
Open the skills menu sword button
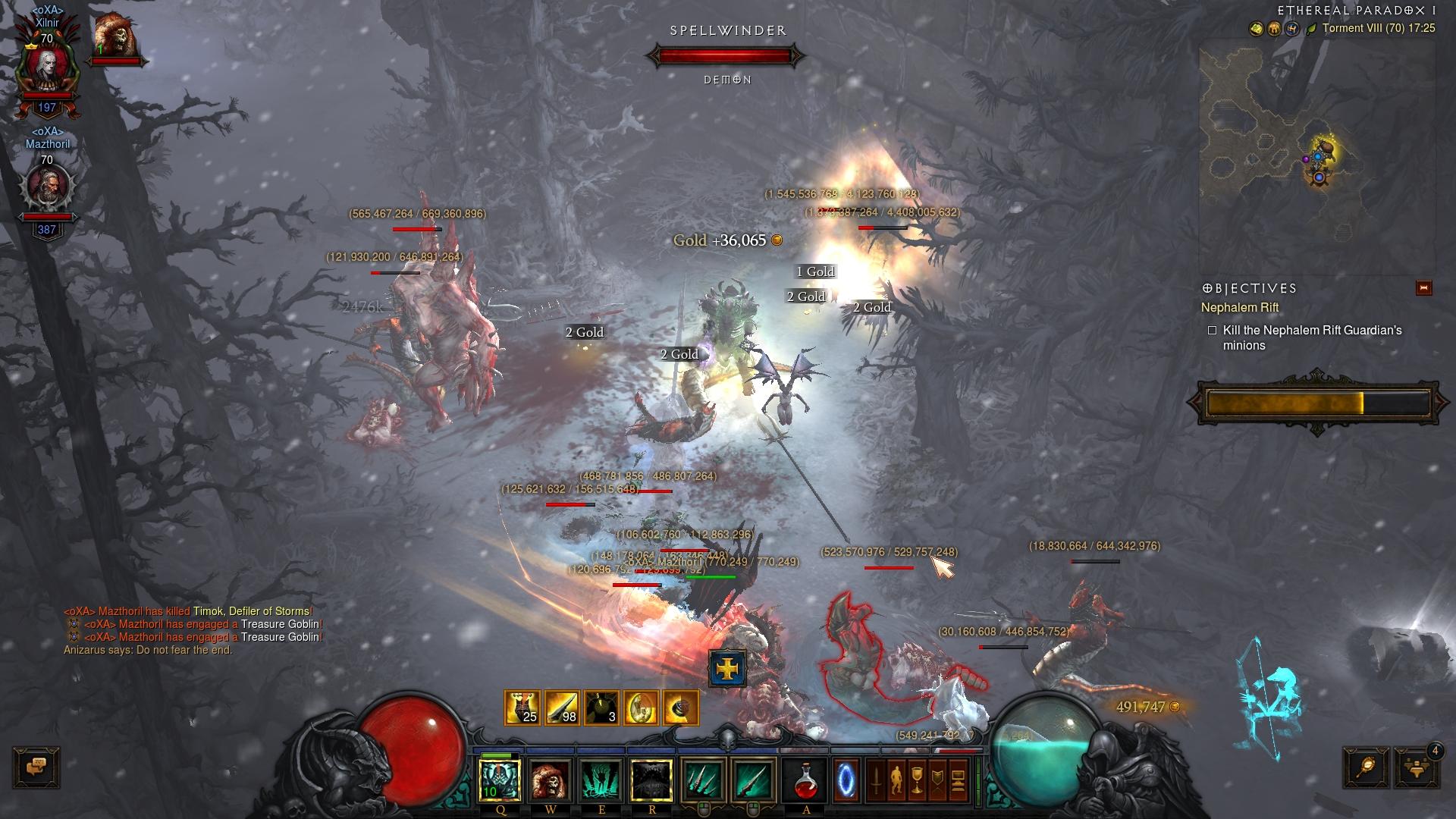[x=877, y=780]
